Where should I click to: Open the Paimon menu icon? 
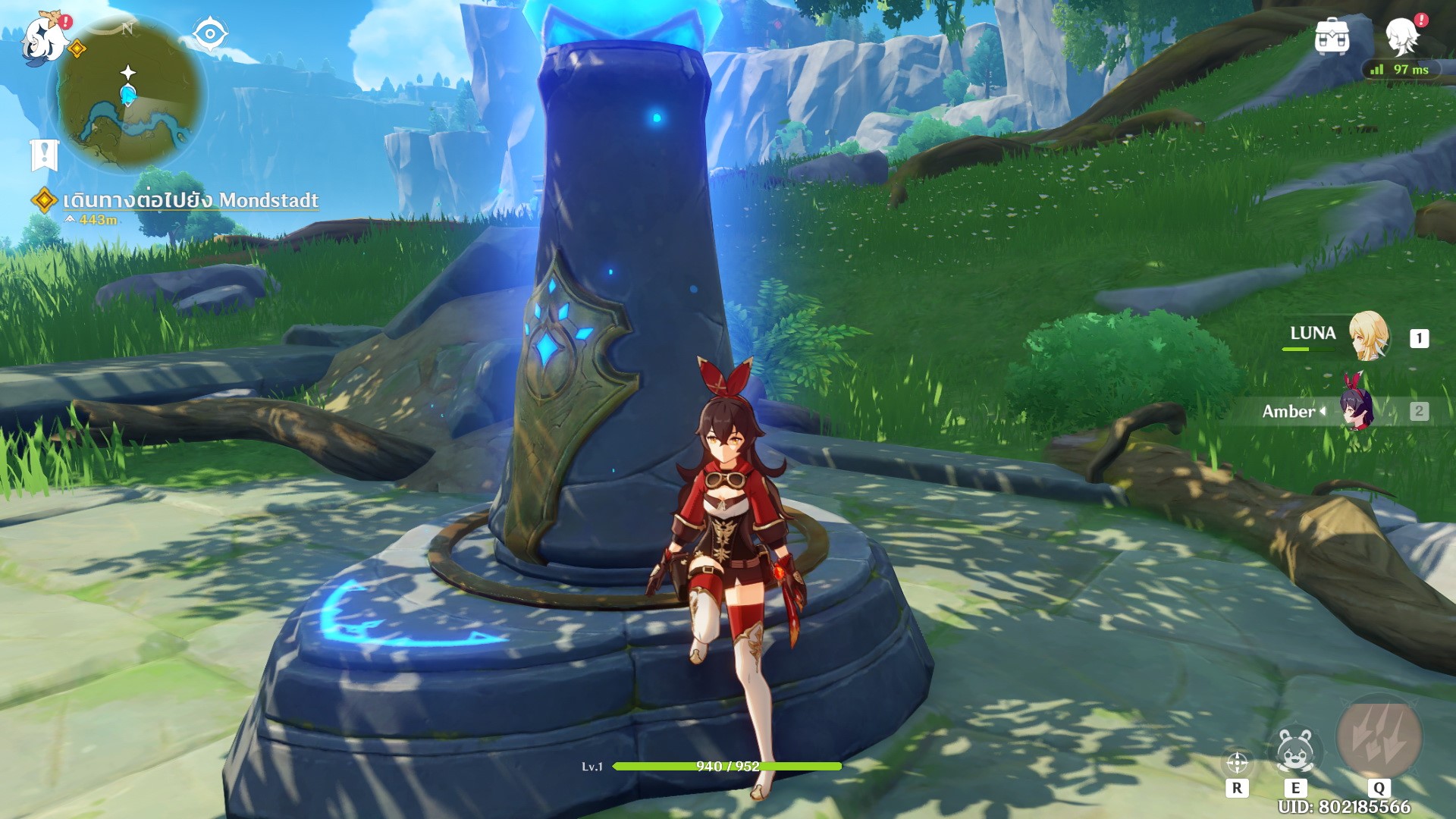43,39
